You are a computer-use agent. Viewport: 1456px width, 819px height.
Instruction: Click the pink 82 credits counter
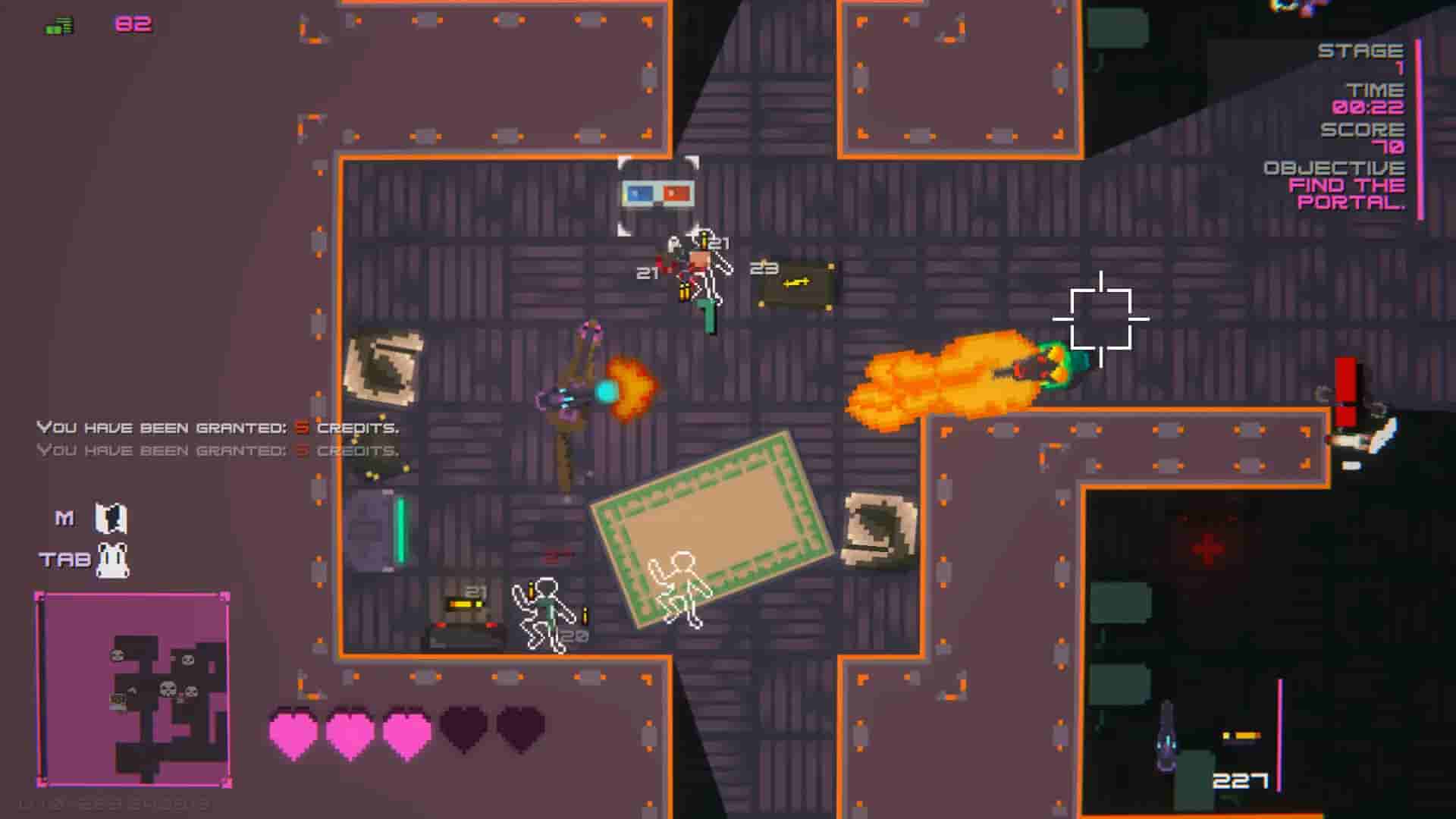[133, 24]
